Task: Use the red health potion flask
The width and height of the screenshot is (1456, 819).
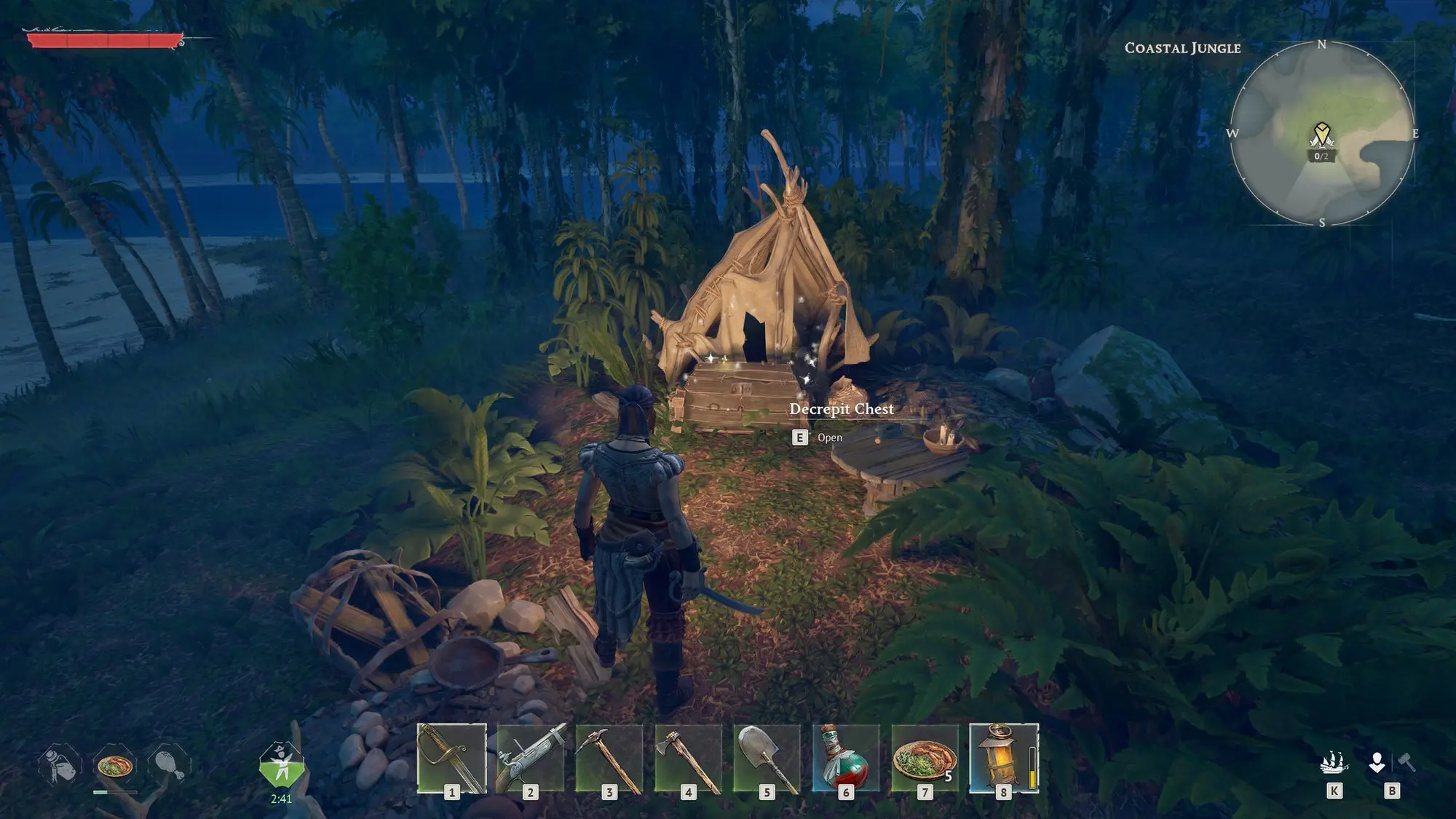Action: [845, 758]
